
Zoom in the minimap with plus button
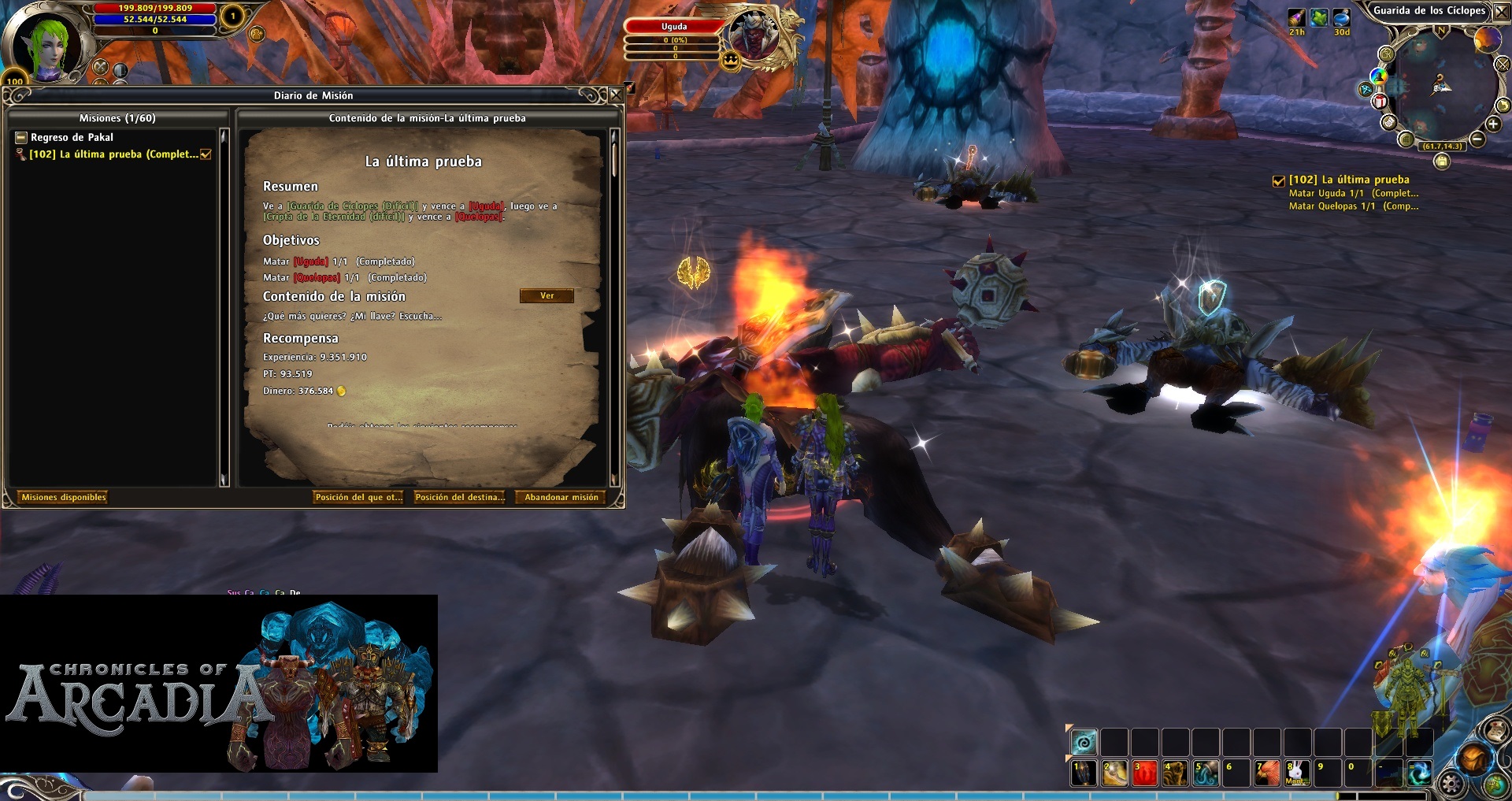(x=1493, y=124)
